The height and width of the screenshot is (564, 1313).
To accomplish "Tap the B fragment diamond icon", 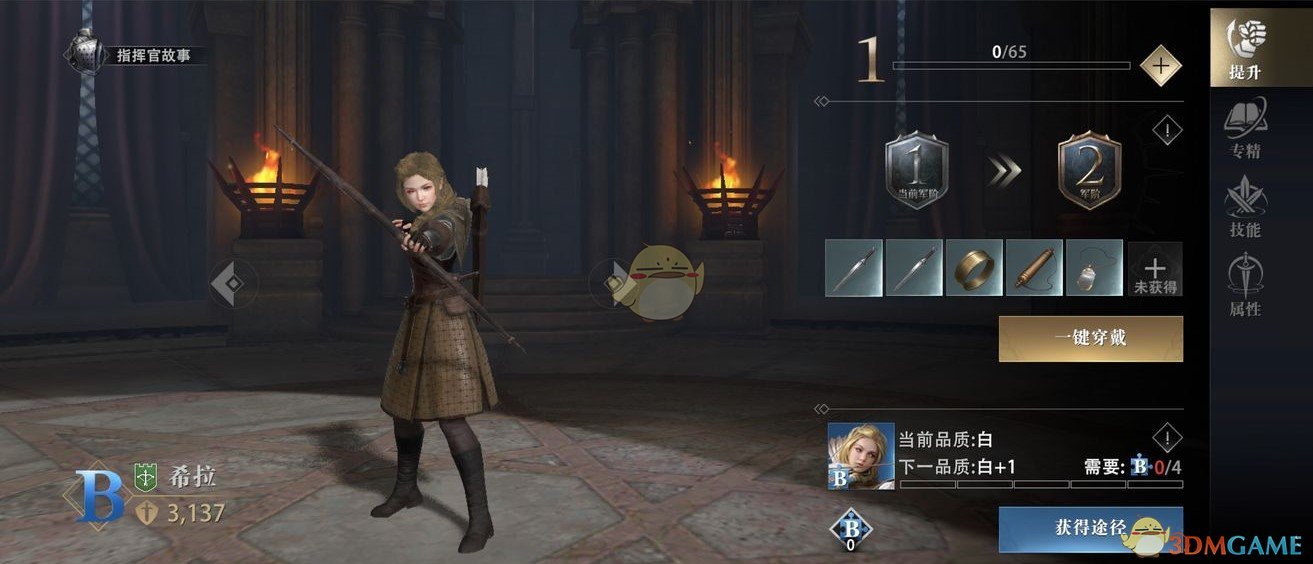I will click(x=850, y=531).
